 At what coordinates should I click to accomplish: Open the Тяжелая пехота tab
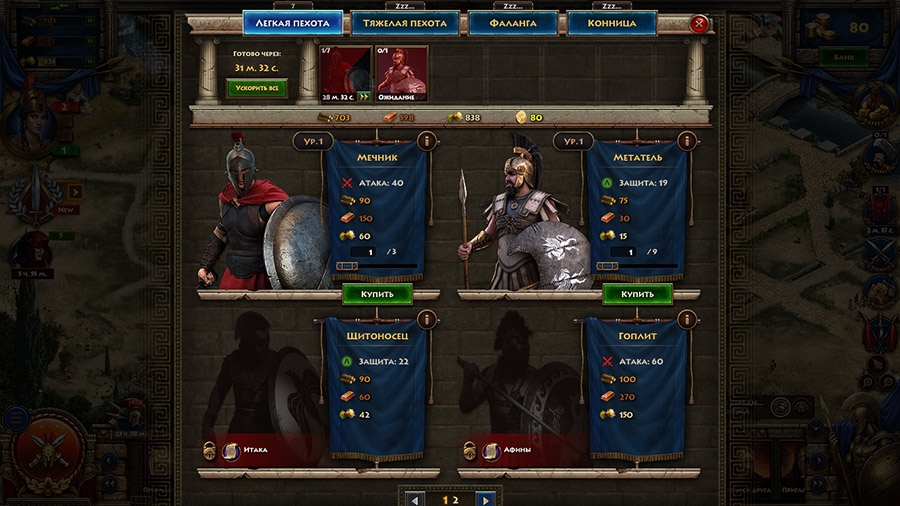click(404, 23)
